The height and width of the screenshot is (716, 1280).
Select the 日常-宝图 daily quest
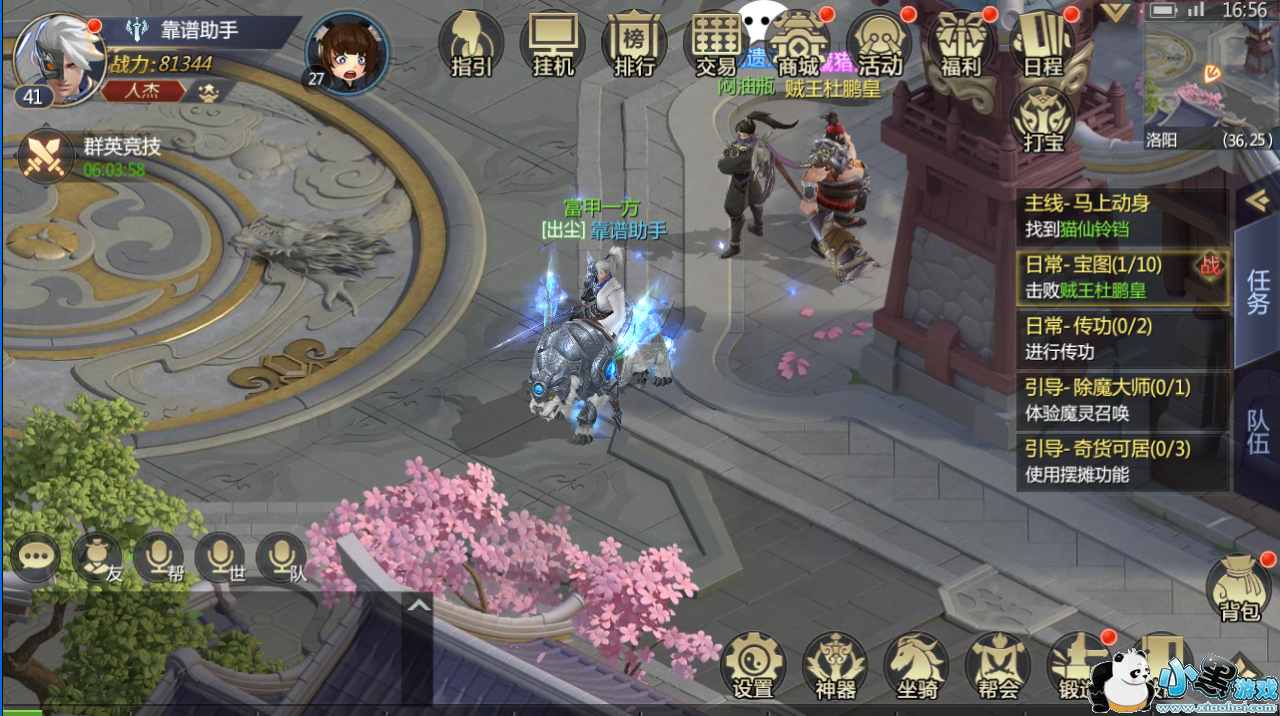pos(1122,277)
